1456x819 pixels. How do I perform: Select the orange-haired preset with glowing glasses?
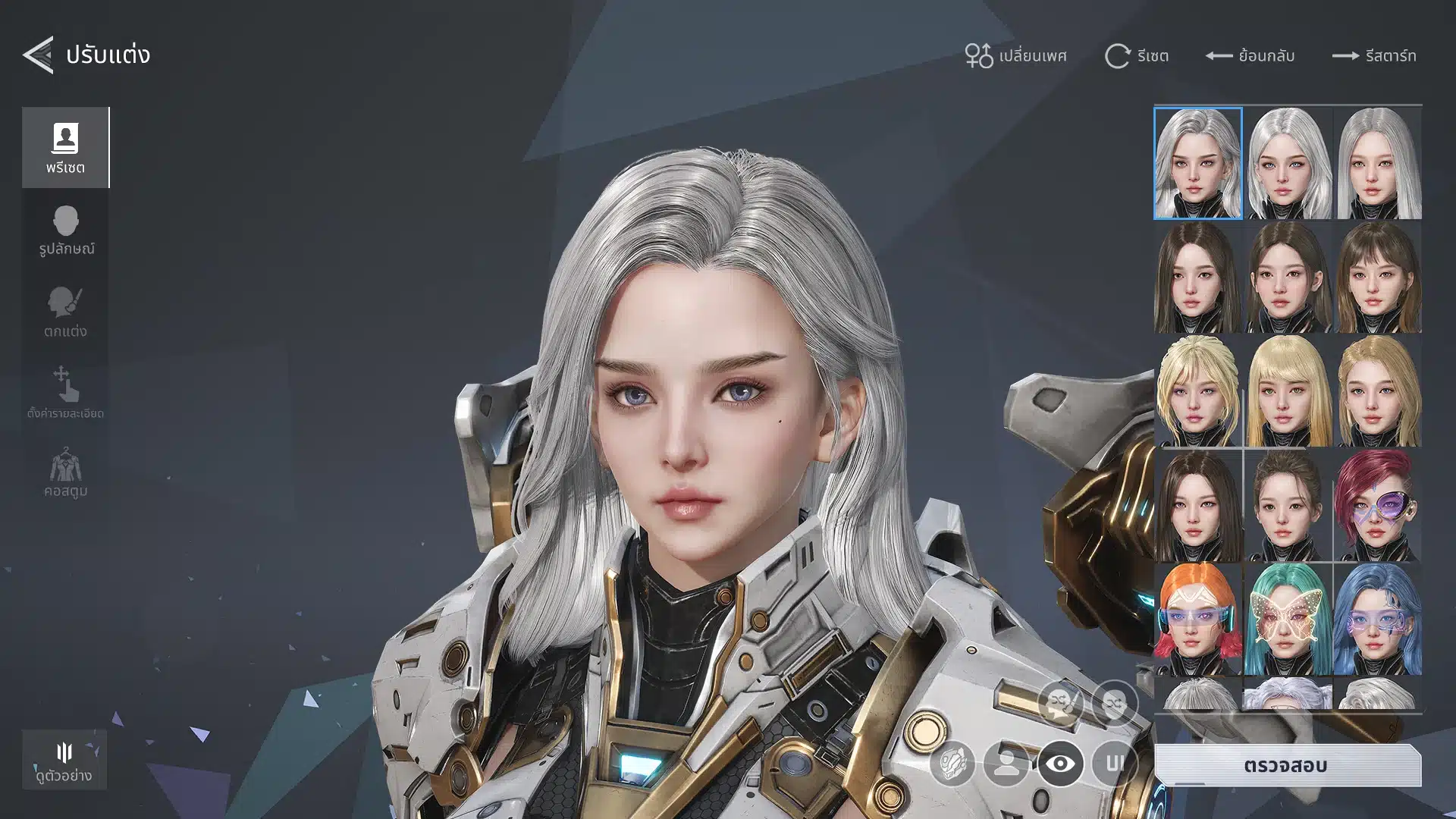(1197, 620)
